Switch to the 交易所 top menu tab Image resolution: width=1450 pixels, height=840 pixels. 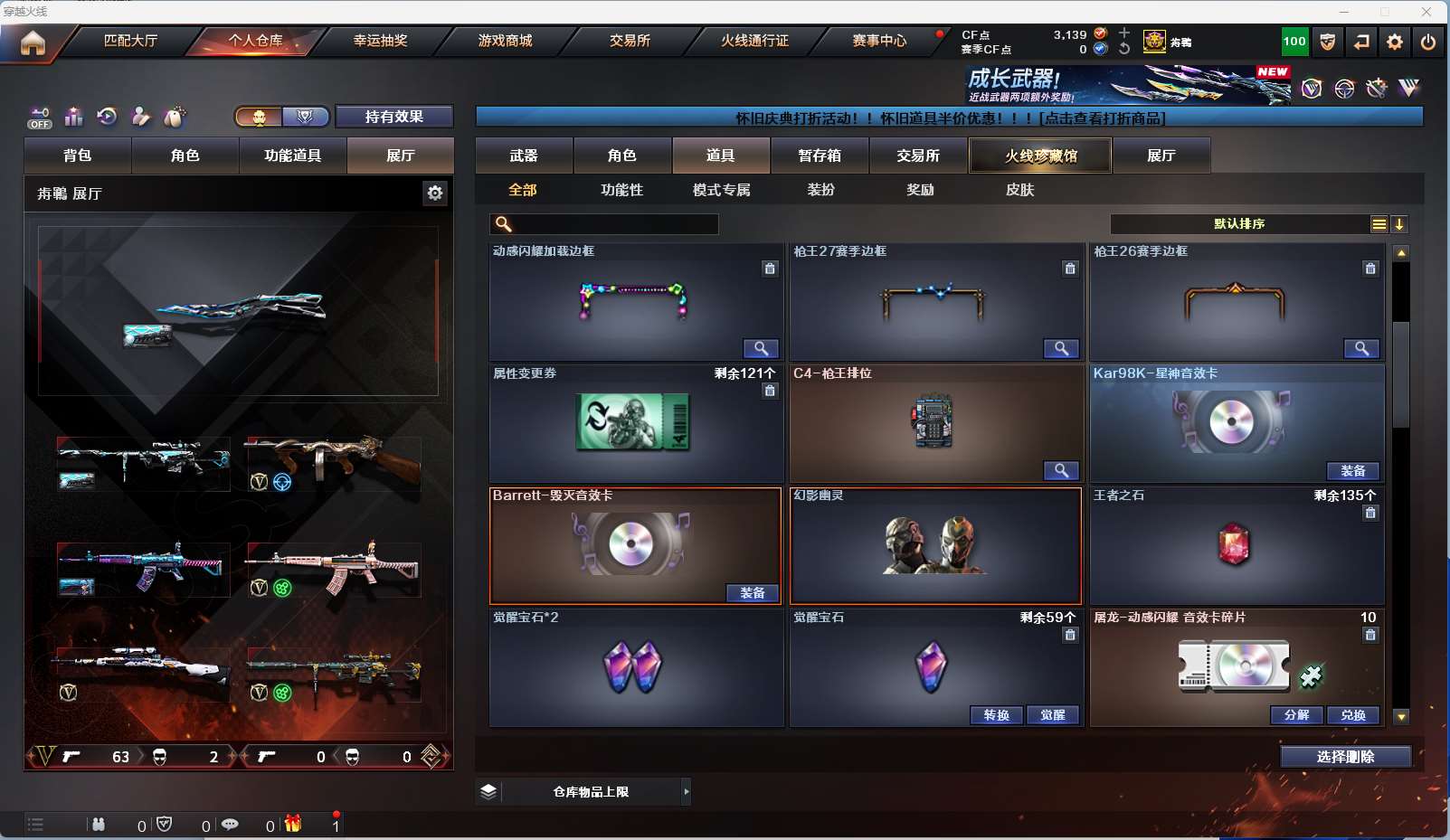click(x=630, y=41)
